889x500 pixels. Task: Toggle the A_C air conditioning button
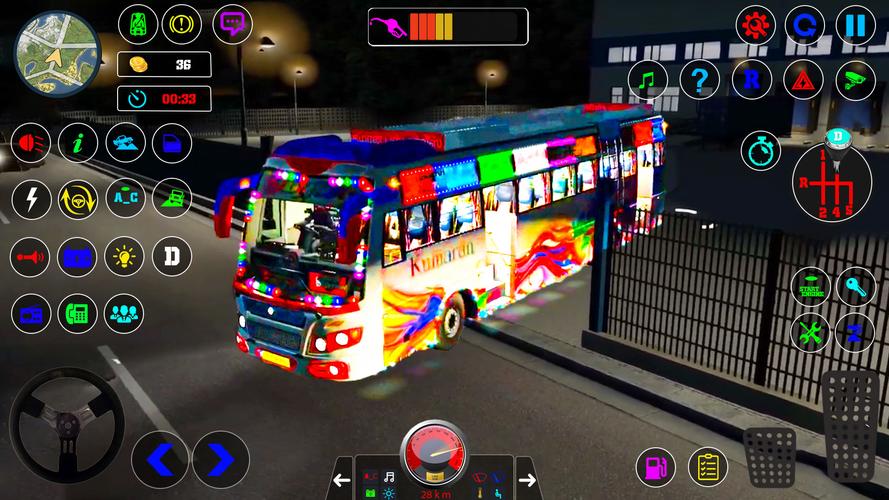pyautogui.click(x=125, y=199)
